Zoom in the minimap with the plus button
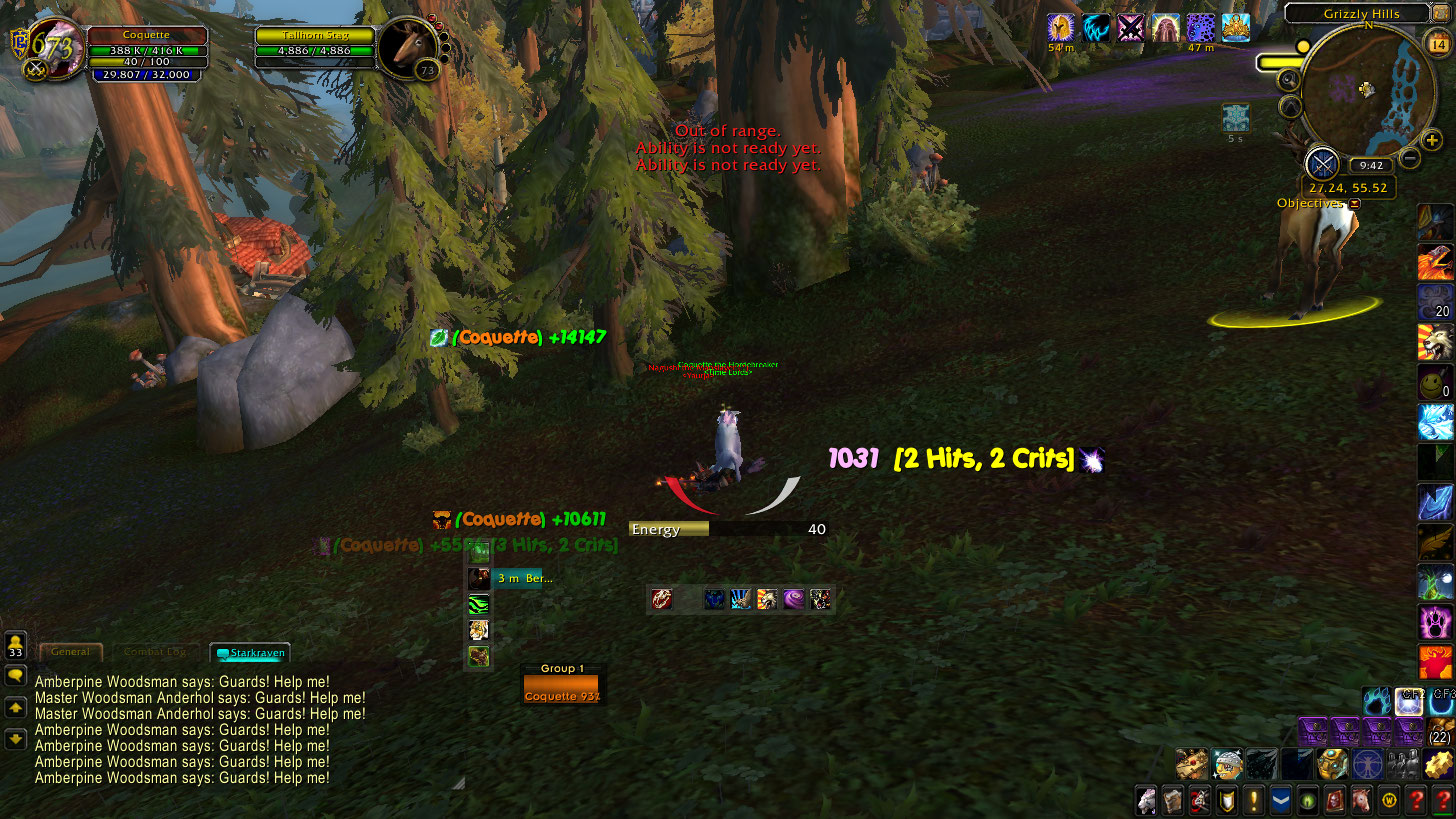The image size is (1456, 819). (x=1432, y=141)
